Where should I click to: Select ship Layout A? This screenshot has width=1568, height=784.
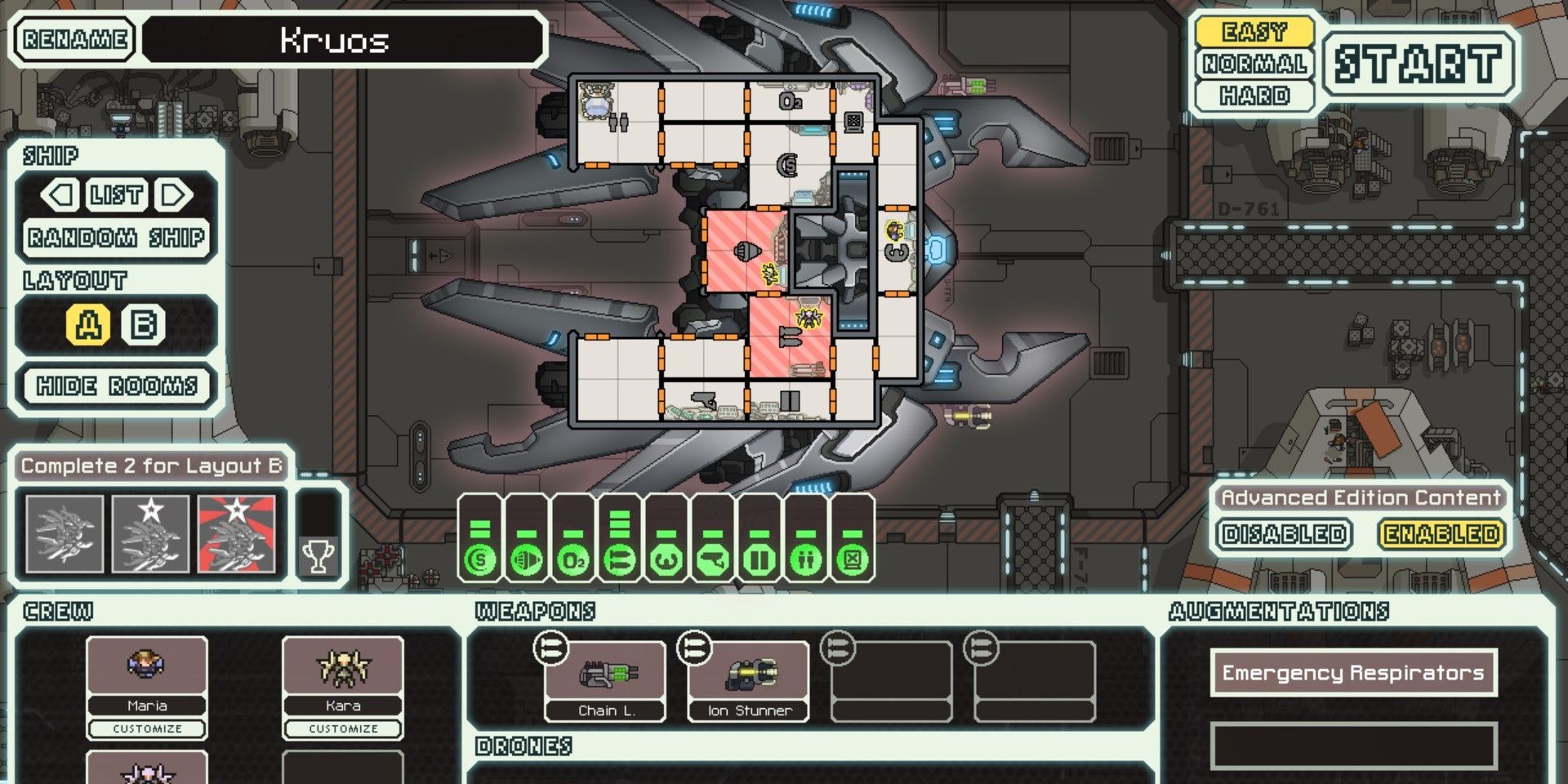pyautogui.click(x=88, y=325)
